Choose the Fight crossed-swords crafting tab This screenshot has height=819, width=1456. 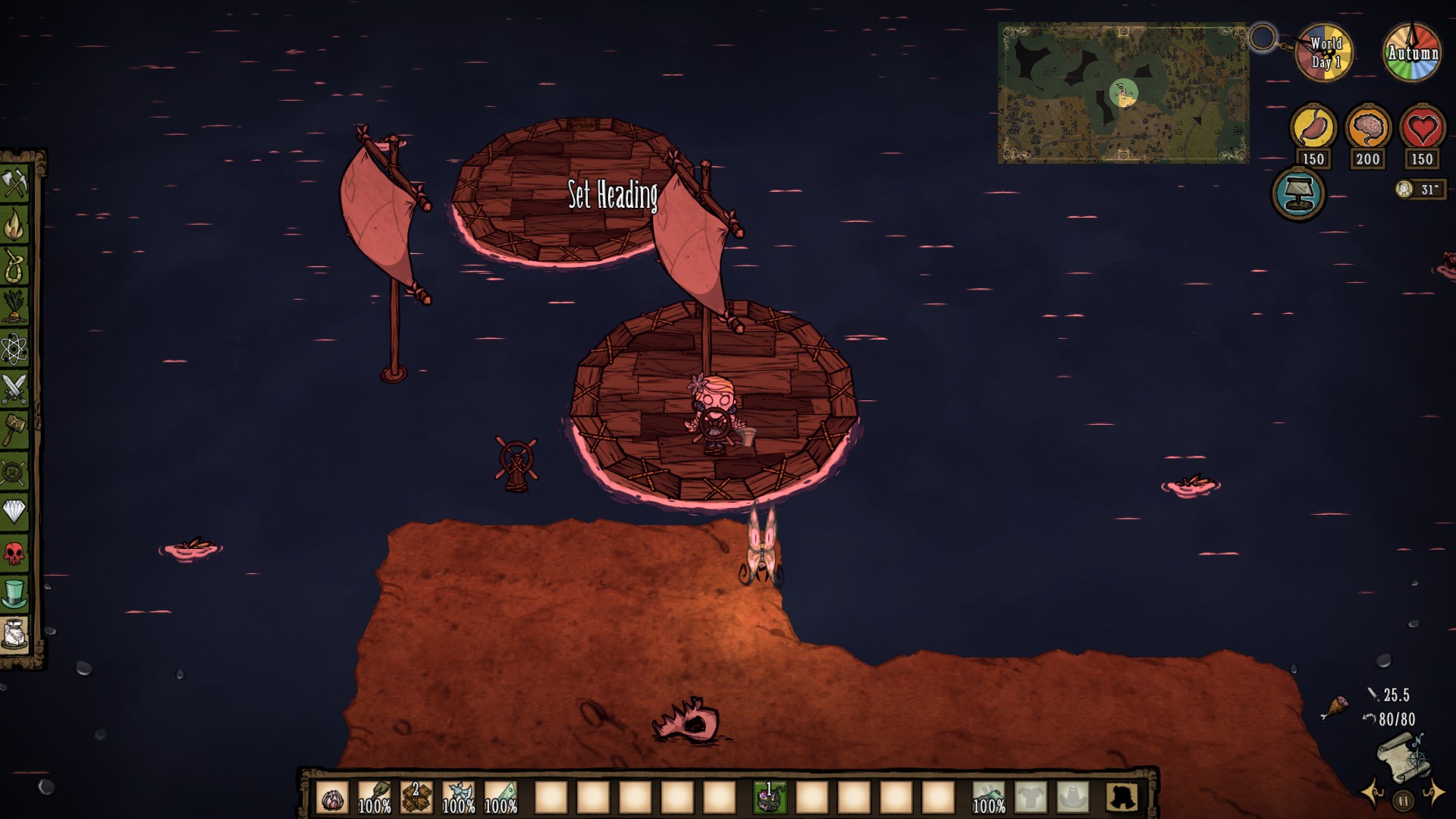[14, 389]
